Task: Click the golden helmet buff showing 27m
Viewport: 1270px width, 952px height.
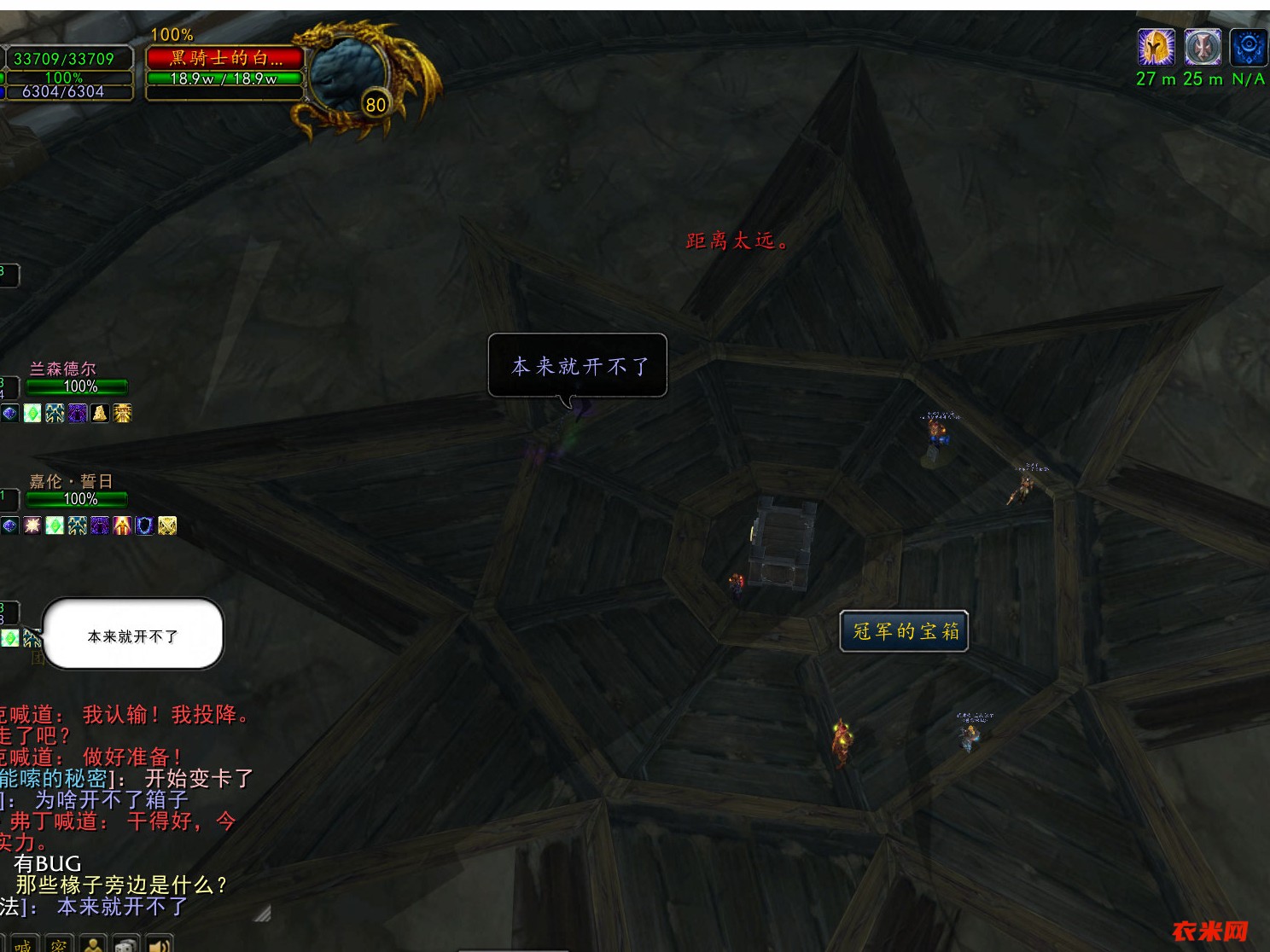Action: coord(1156,49)
